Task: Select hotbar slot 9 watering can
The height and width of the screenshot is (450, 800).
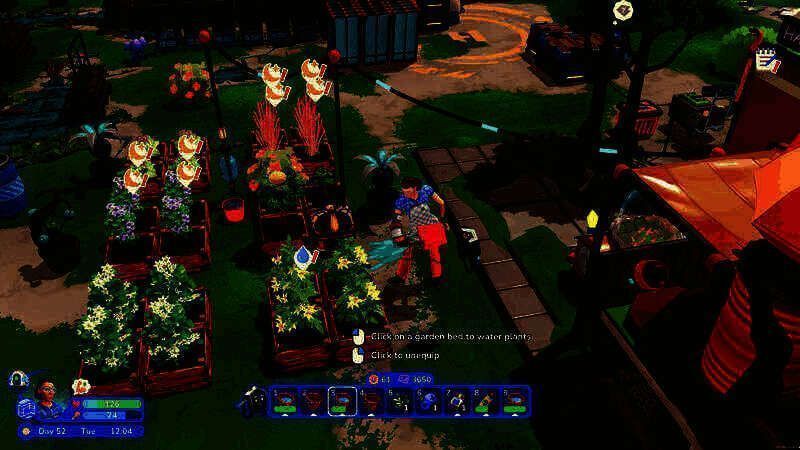Action: click(x=515, y=401)
